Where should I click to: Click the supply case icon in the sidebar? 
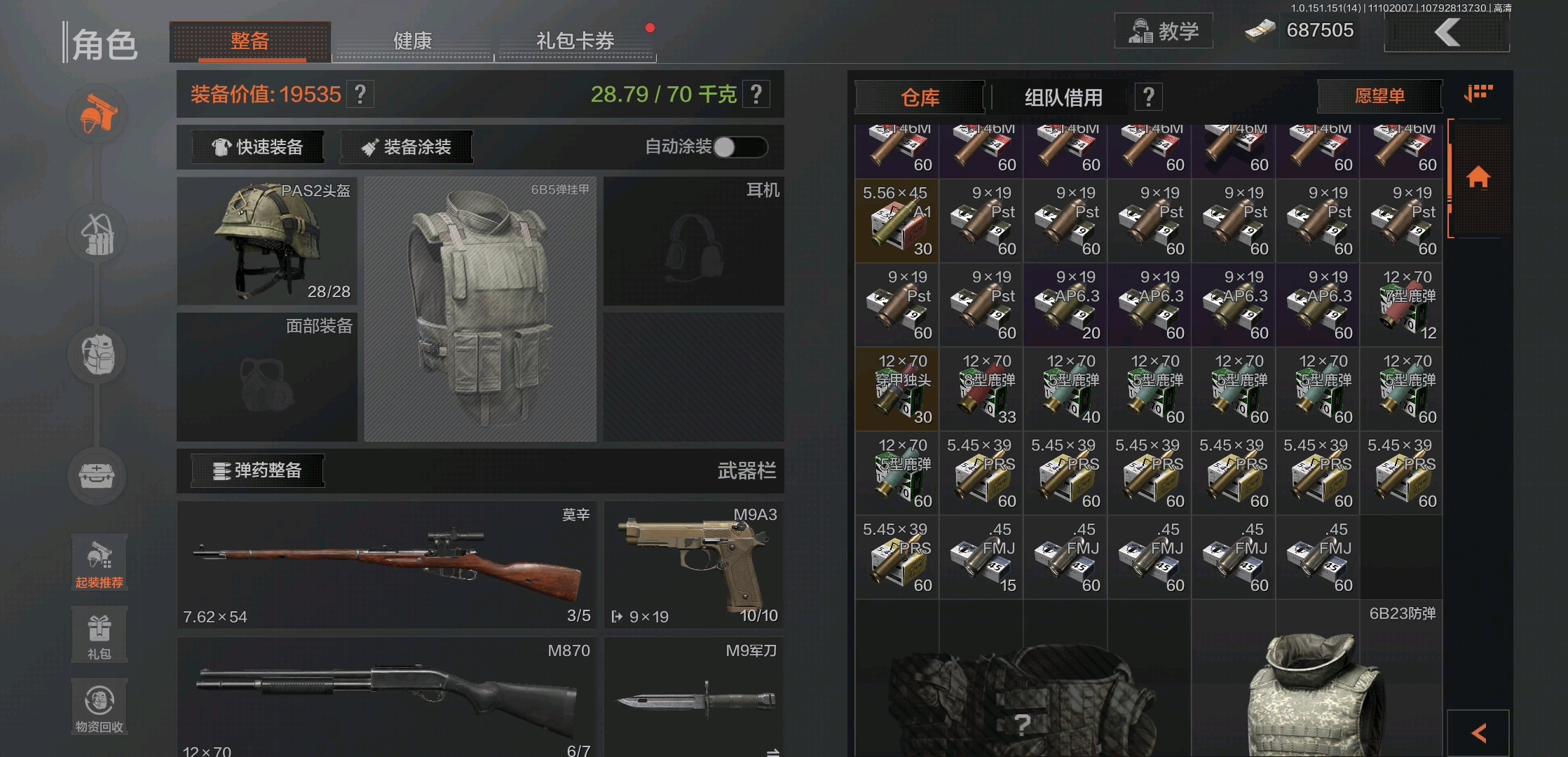(x=97, y=475)
